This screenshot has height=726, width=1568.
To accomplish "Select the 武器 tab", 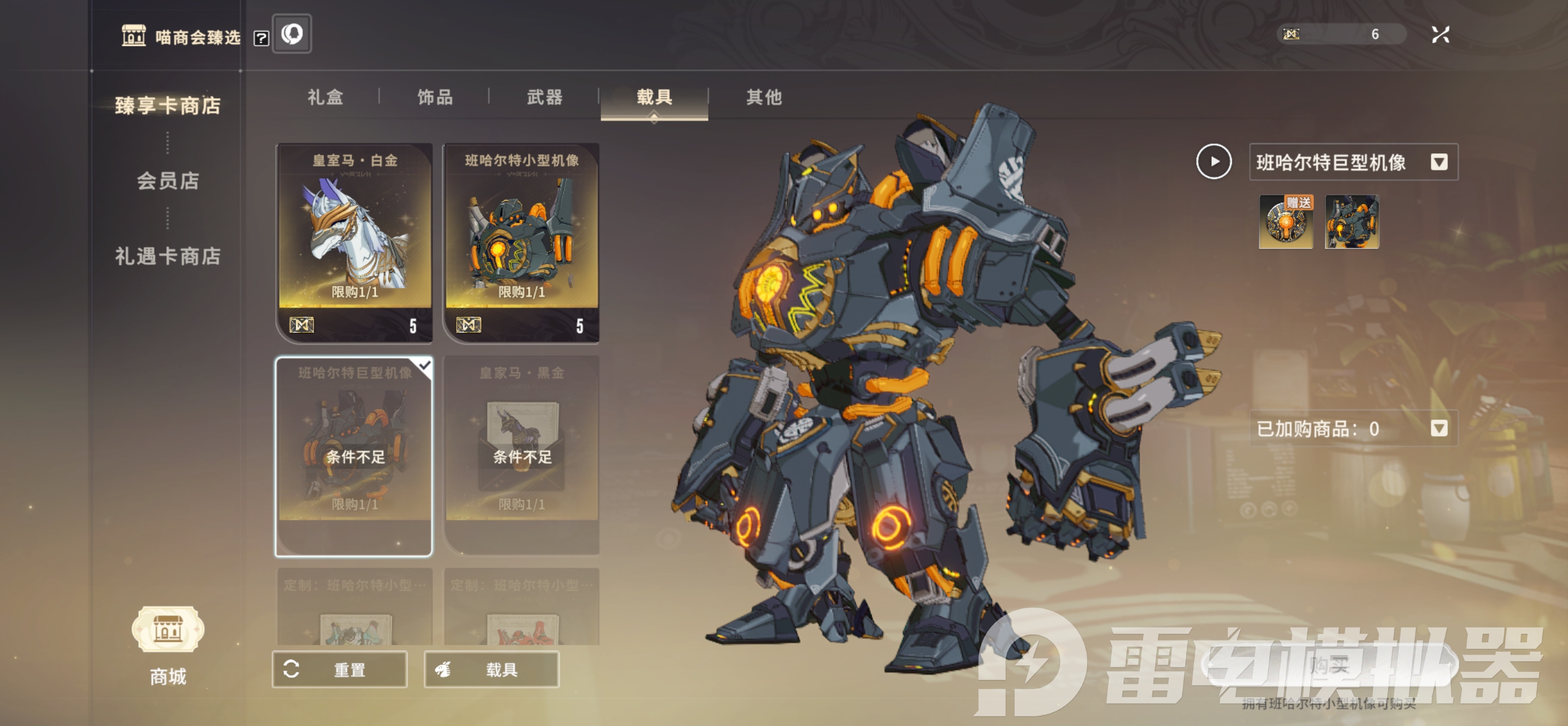I will click(544, 97).
